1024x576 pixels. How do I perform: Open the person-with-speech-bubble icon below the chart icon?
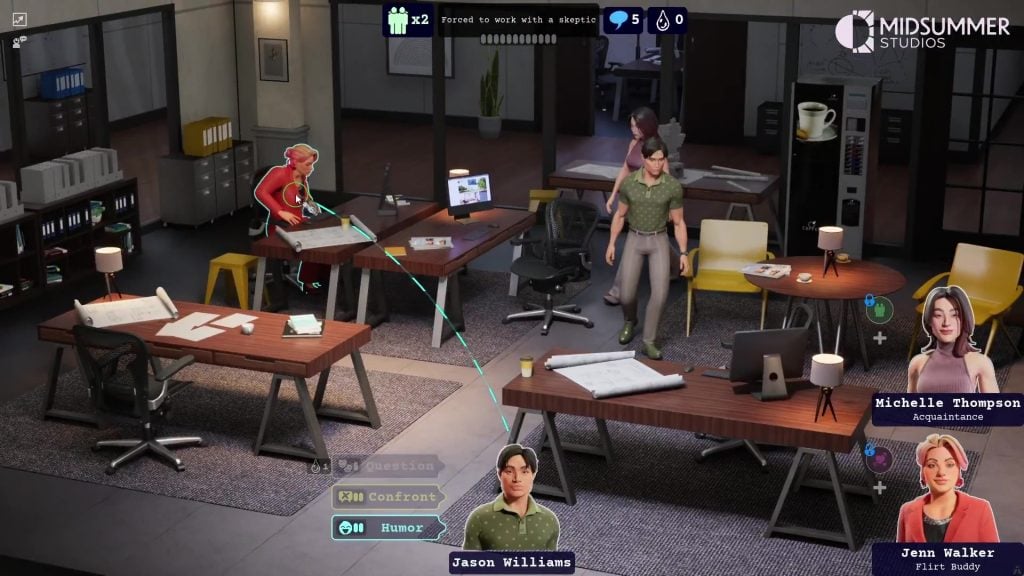pyautogui.click(x=19, y=41)
